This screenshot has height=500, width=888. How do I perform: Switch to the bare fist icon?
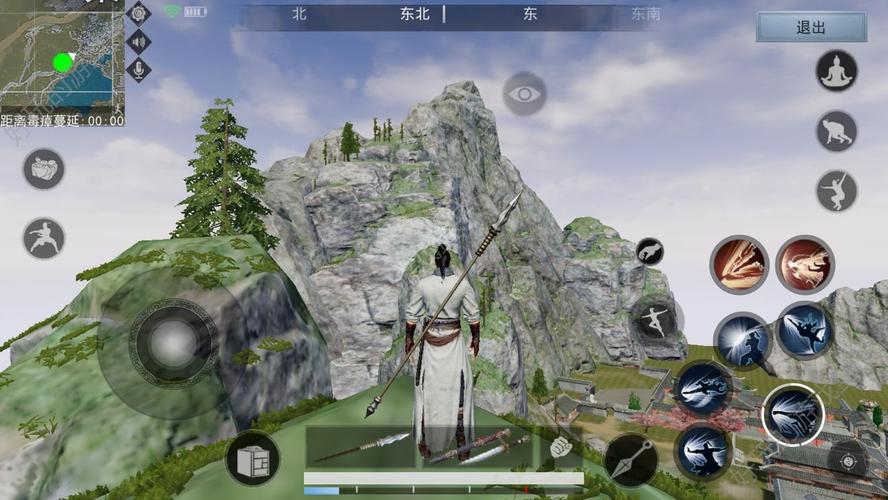561,447
